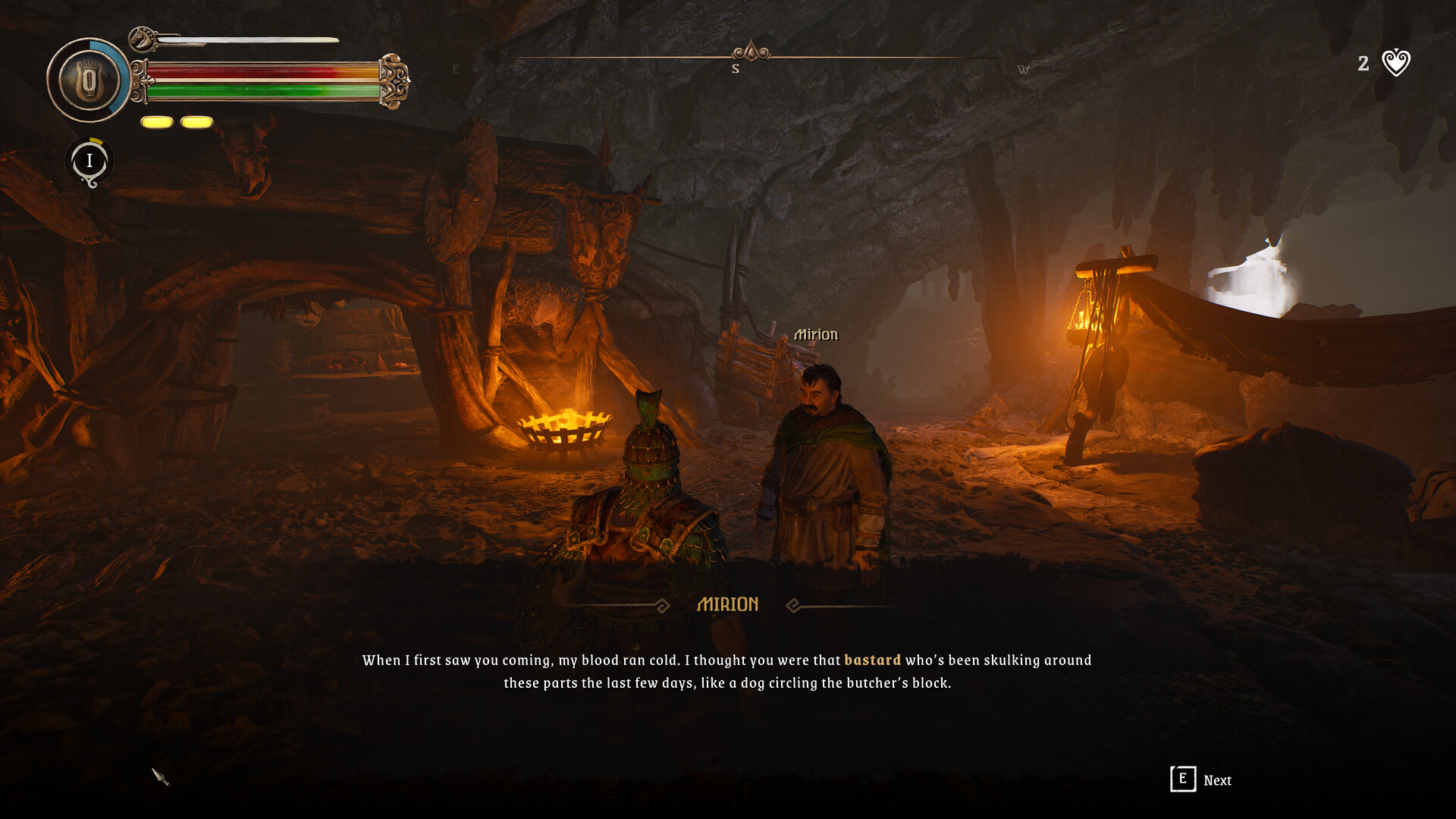Click the lyre emblem on the HUD
This screenshot has width=1456, height=819.
87,79
